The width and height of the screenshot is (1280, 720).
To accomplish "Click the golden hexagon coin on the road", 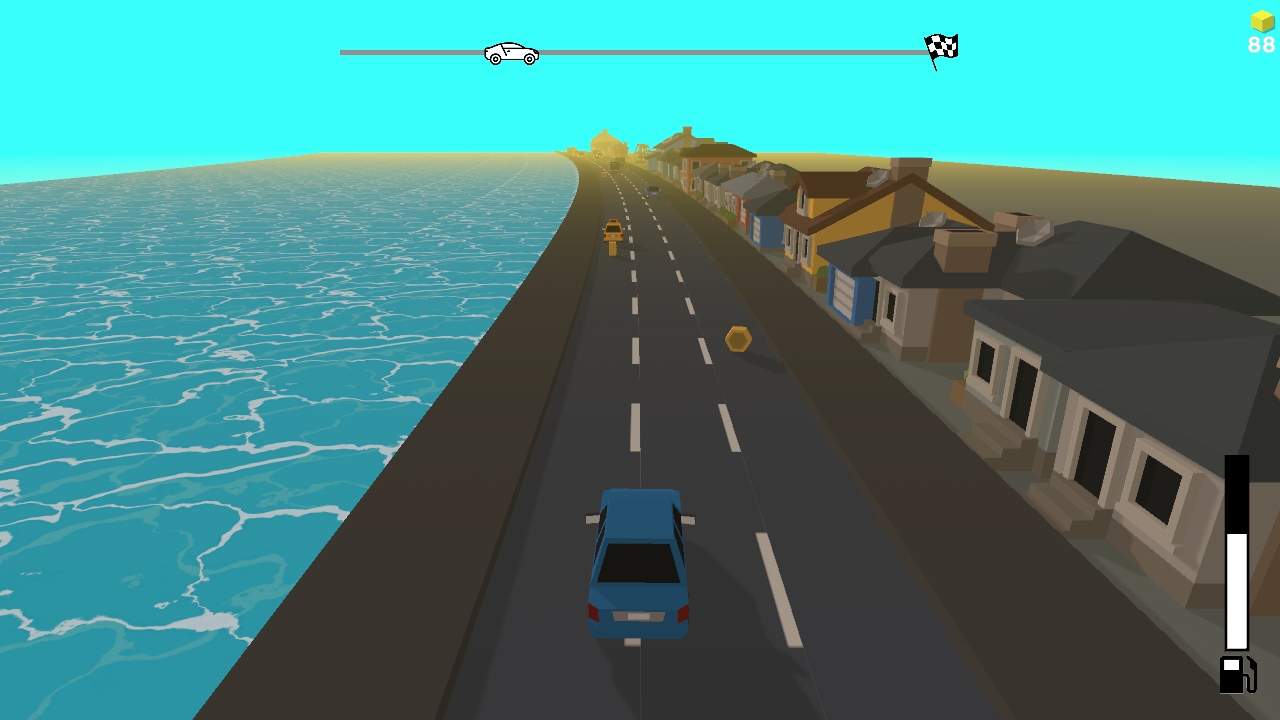I will [736, 337].
